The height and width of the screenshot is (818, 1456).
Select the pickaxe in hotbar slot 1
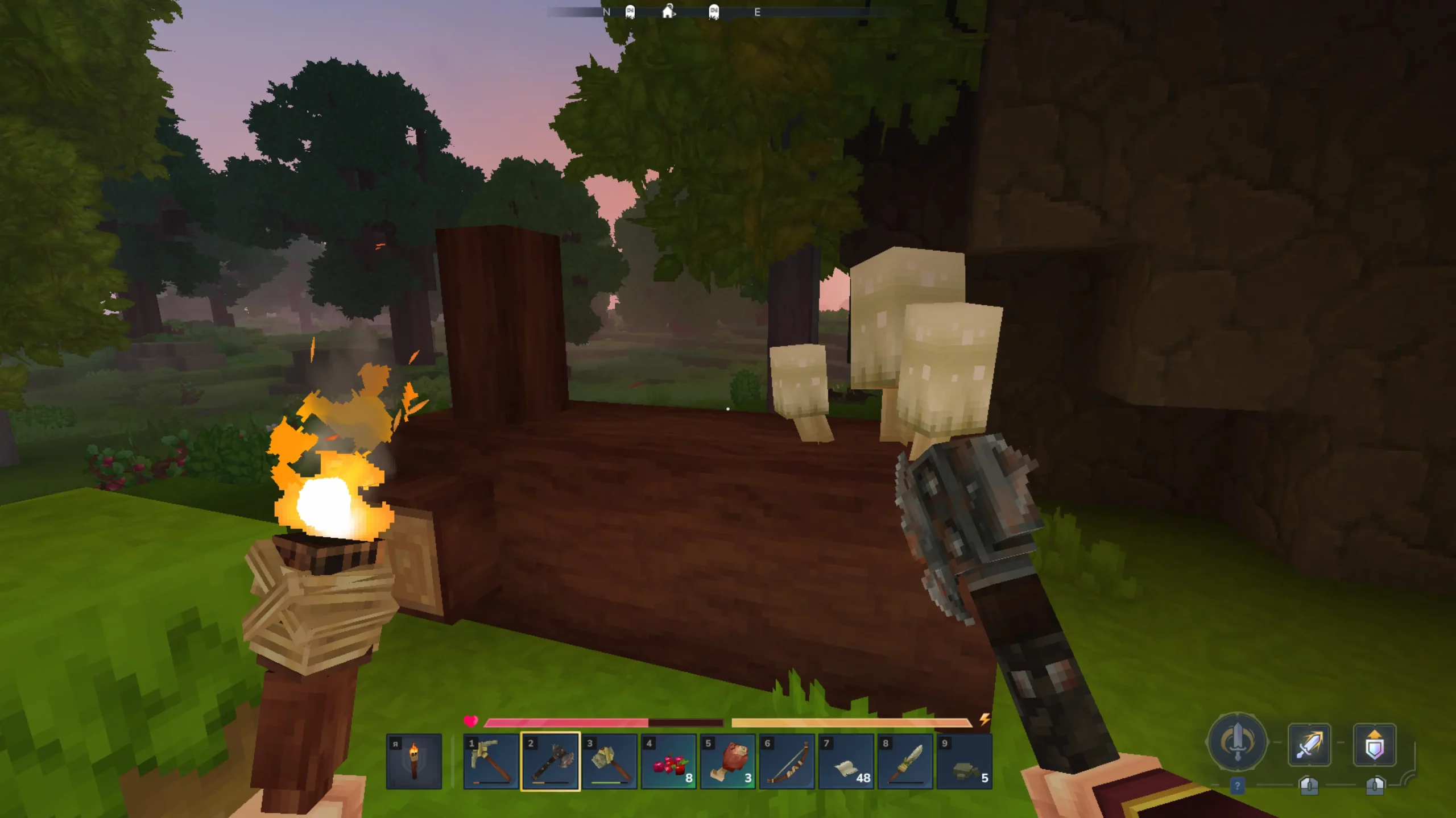tap(491, 761)
